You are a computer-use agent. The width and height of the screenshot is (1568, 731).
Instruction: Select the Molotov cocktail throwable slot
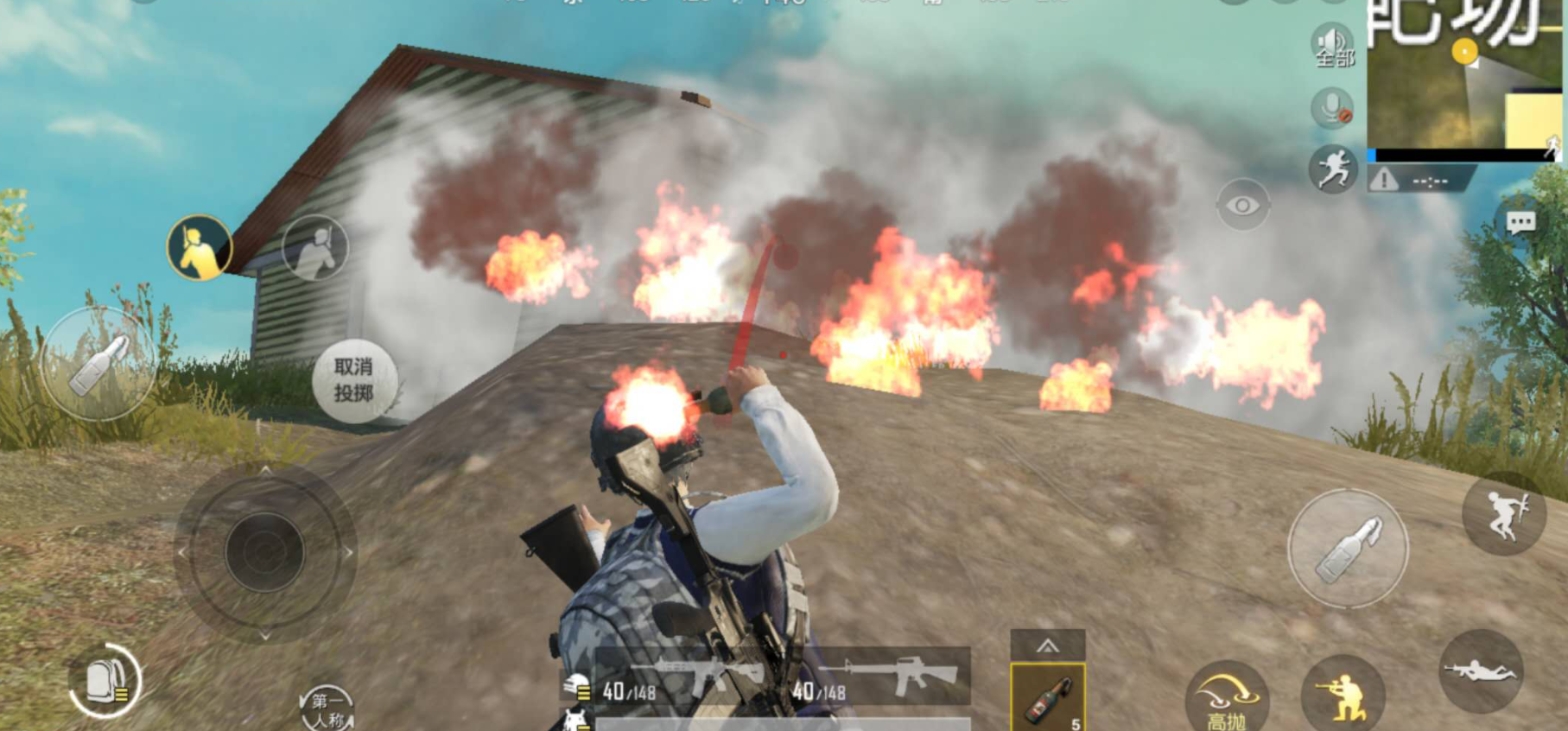[1048, 696]
